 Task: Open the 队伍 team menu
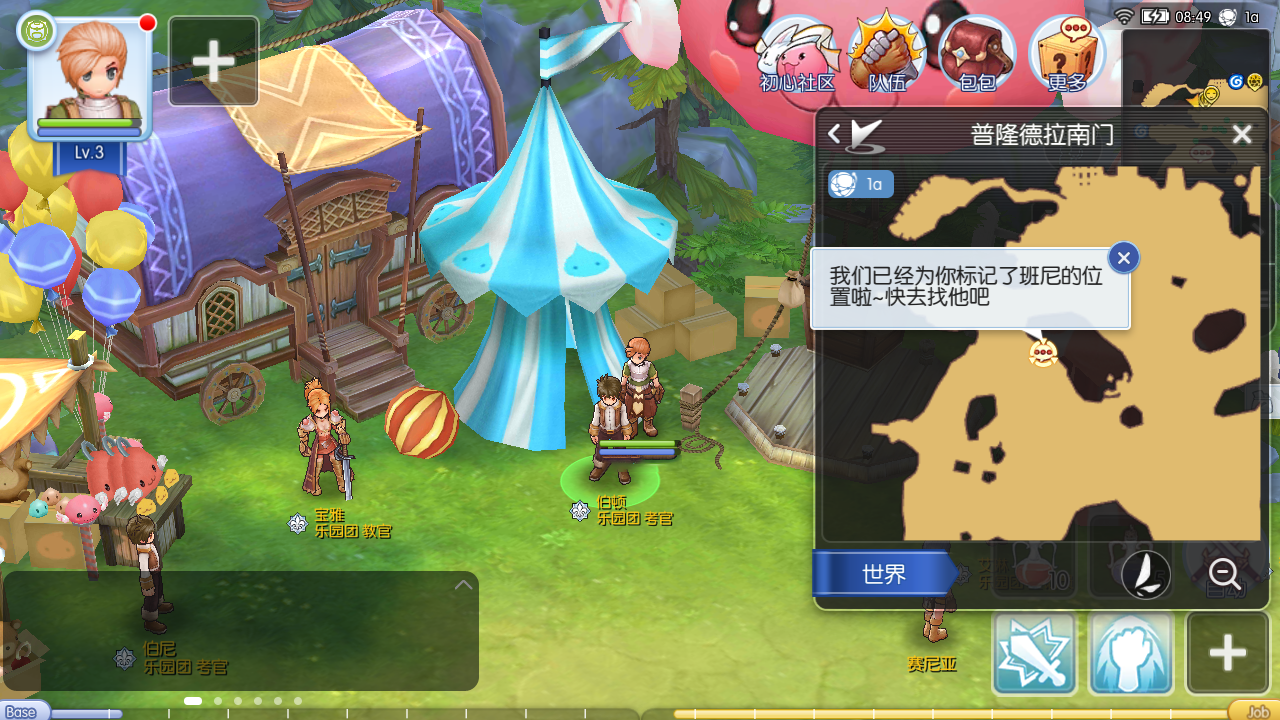[x=886, y=56]
